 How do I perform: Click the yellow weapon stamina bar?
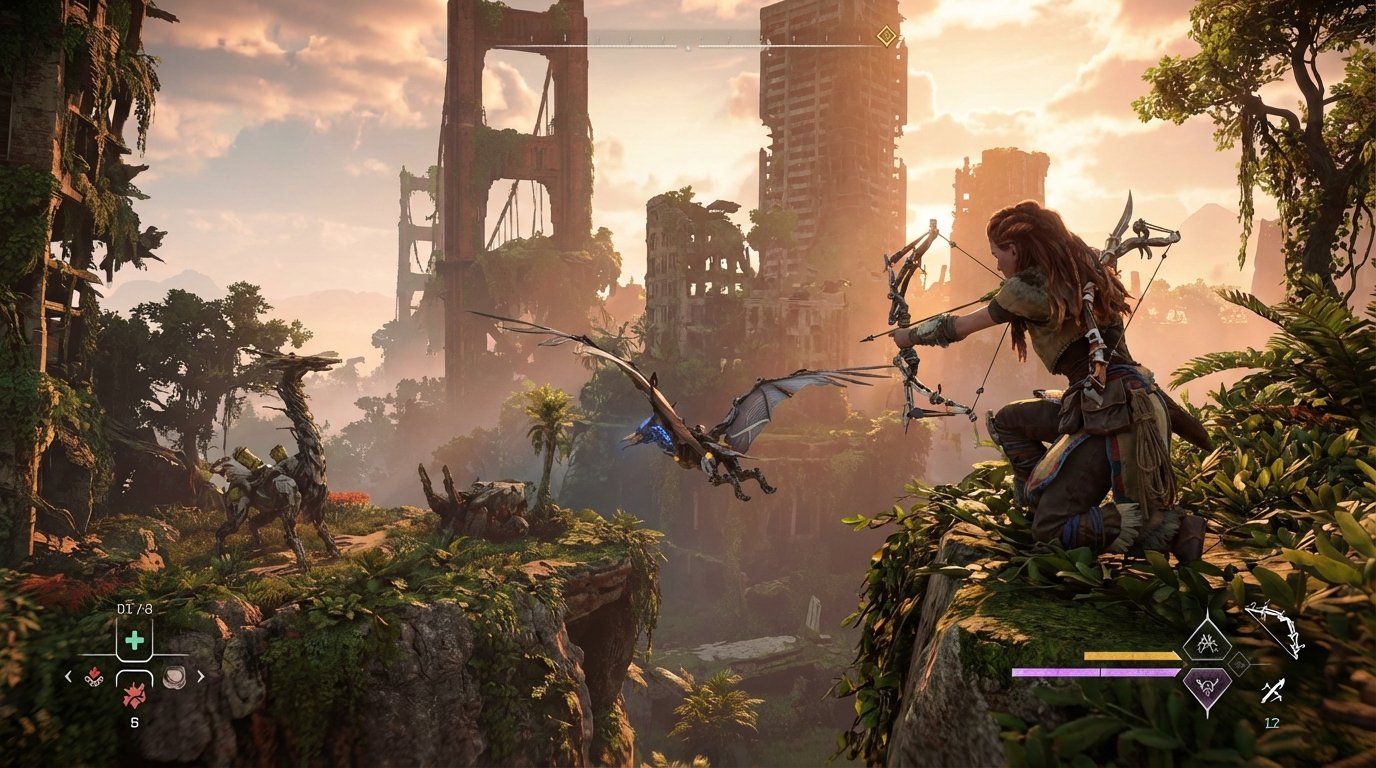tap(1130, 655)
